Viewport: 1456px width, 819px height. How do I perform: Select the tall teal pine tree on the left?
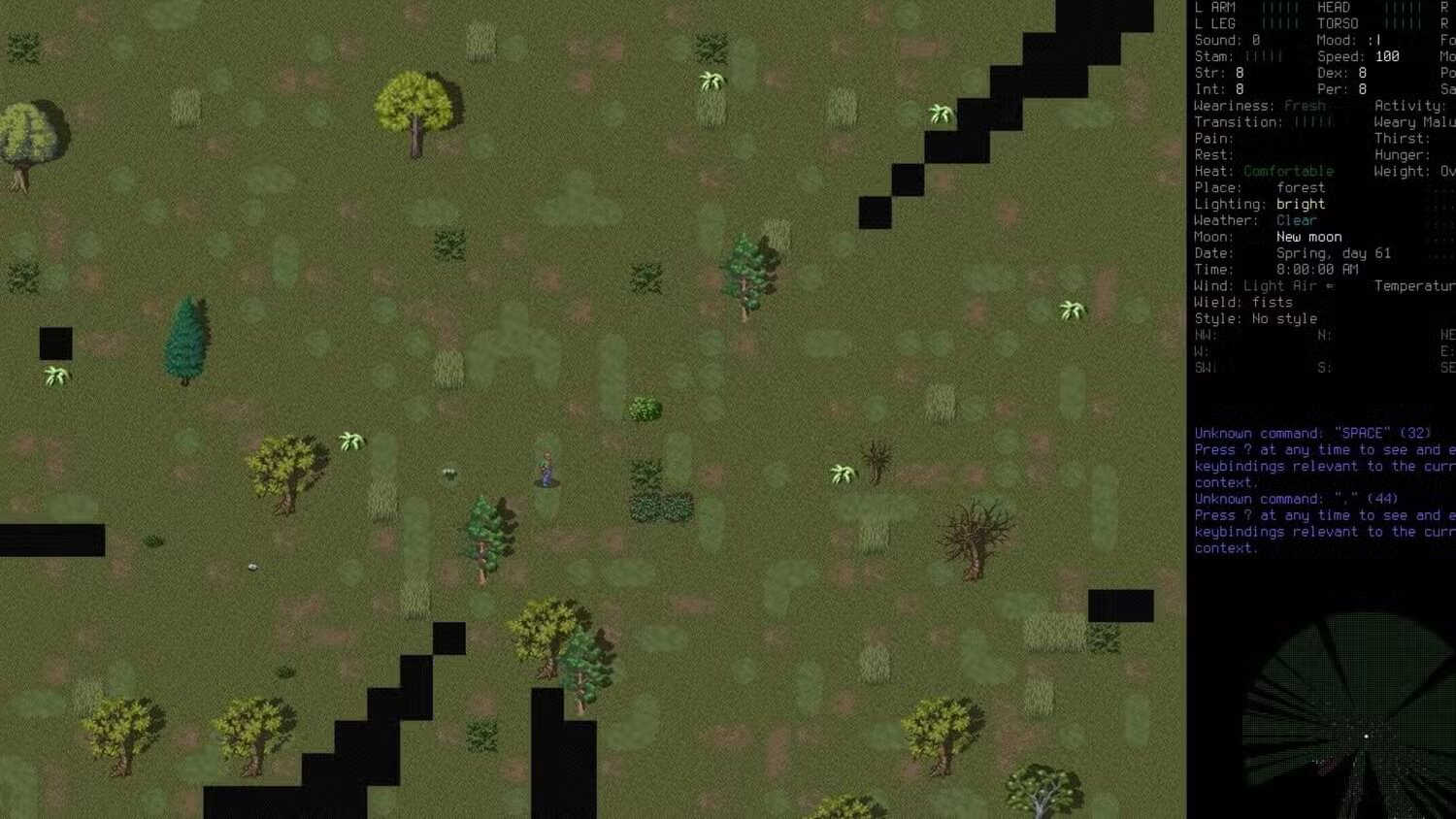click(x=187, y=340)
